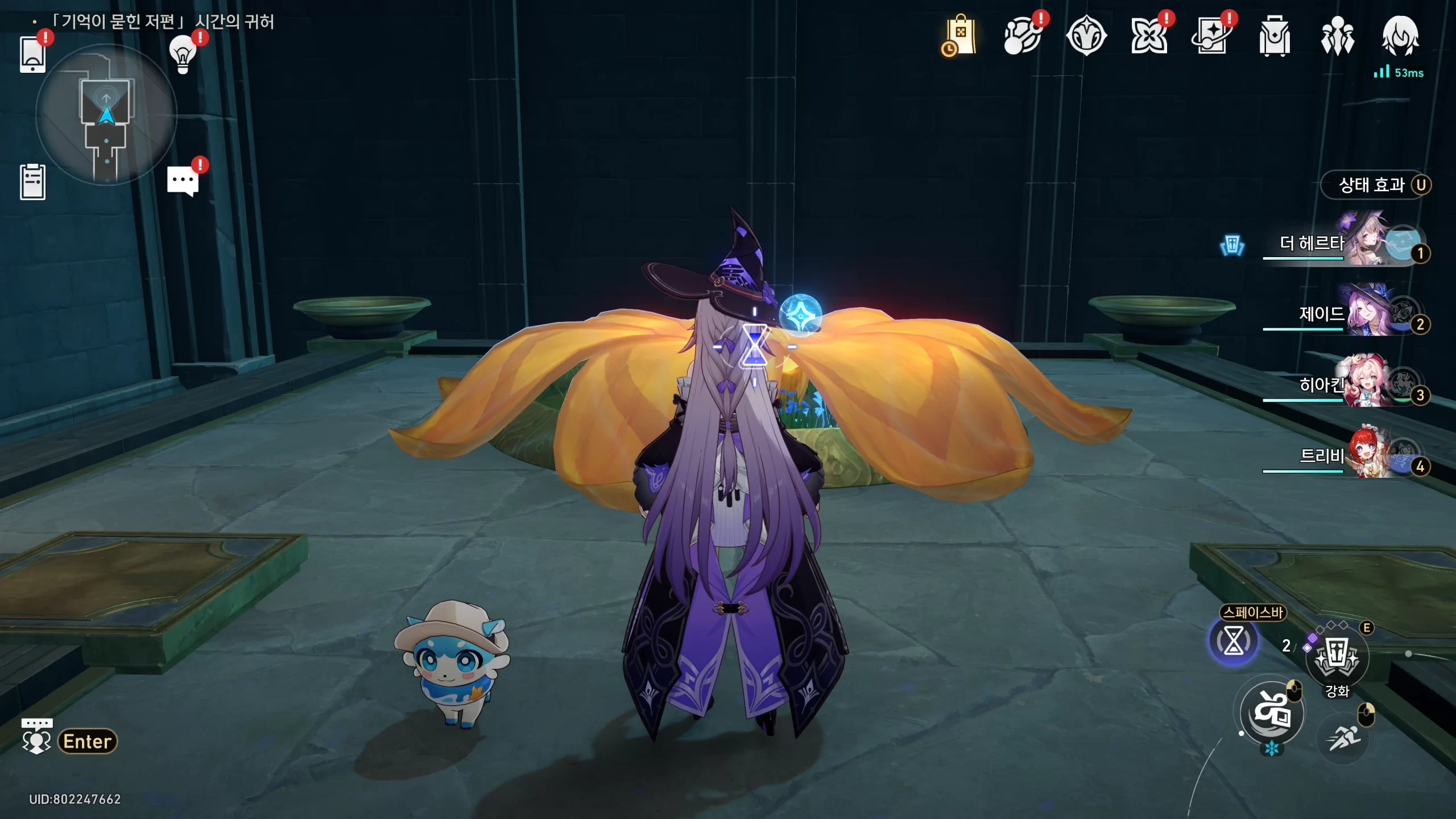The image size is (1456, 819).
Task: Toggle the sprint running icon
Action: (x=1343, y=738)
